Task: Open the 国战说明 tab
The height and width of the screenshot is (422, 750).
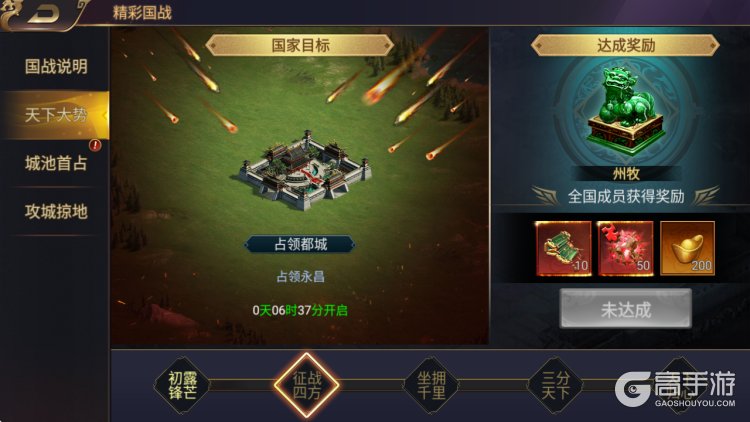Action: click(56, 67)
